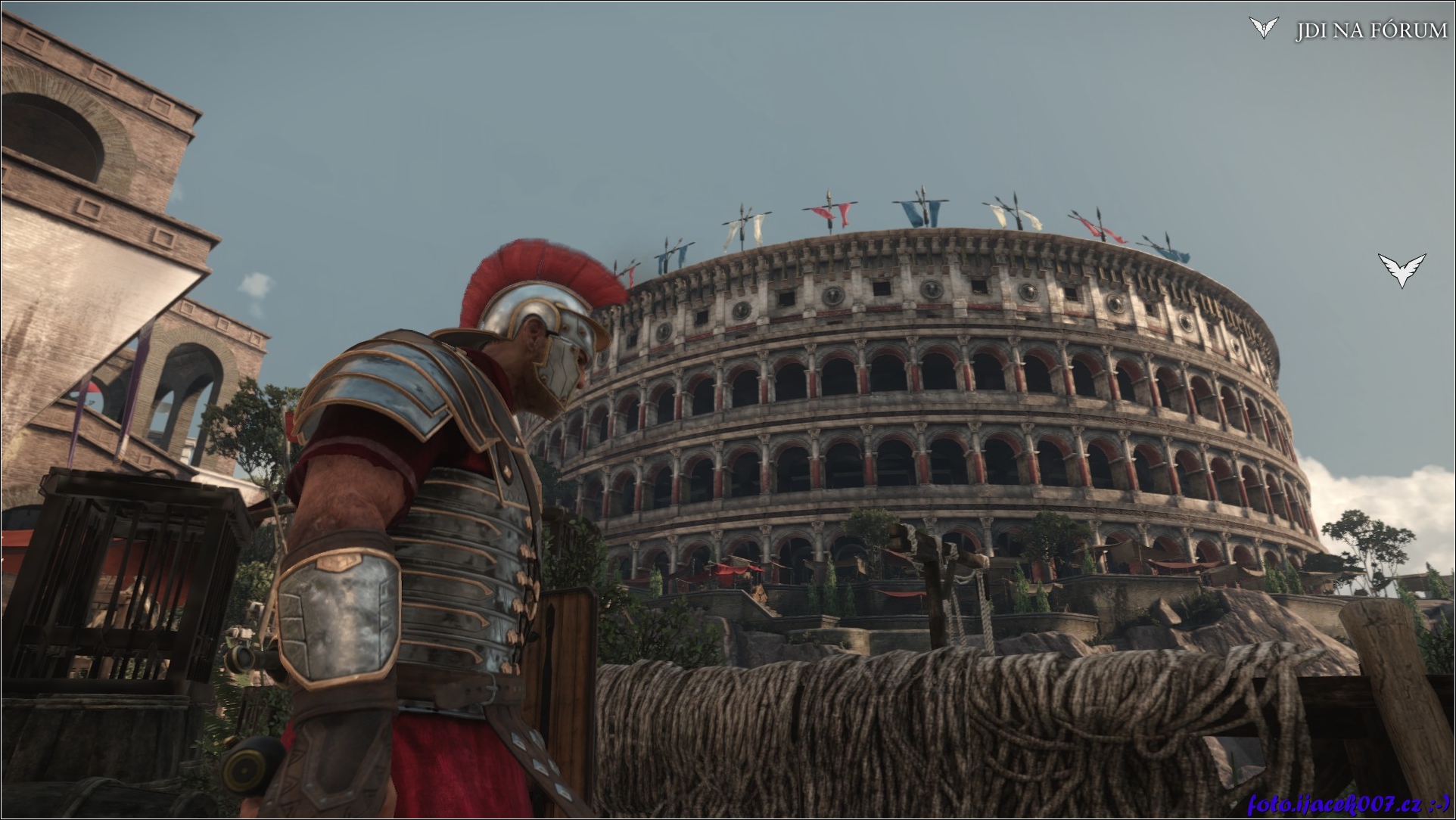Click the large winged emblem below the forum link

click(x=1402, y=270)
